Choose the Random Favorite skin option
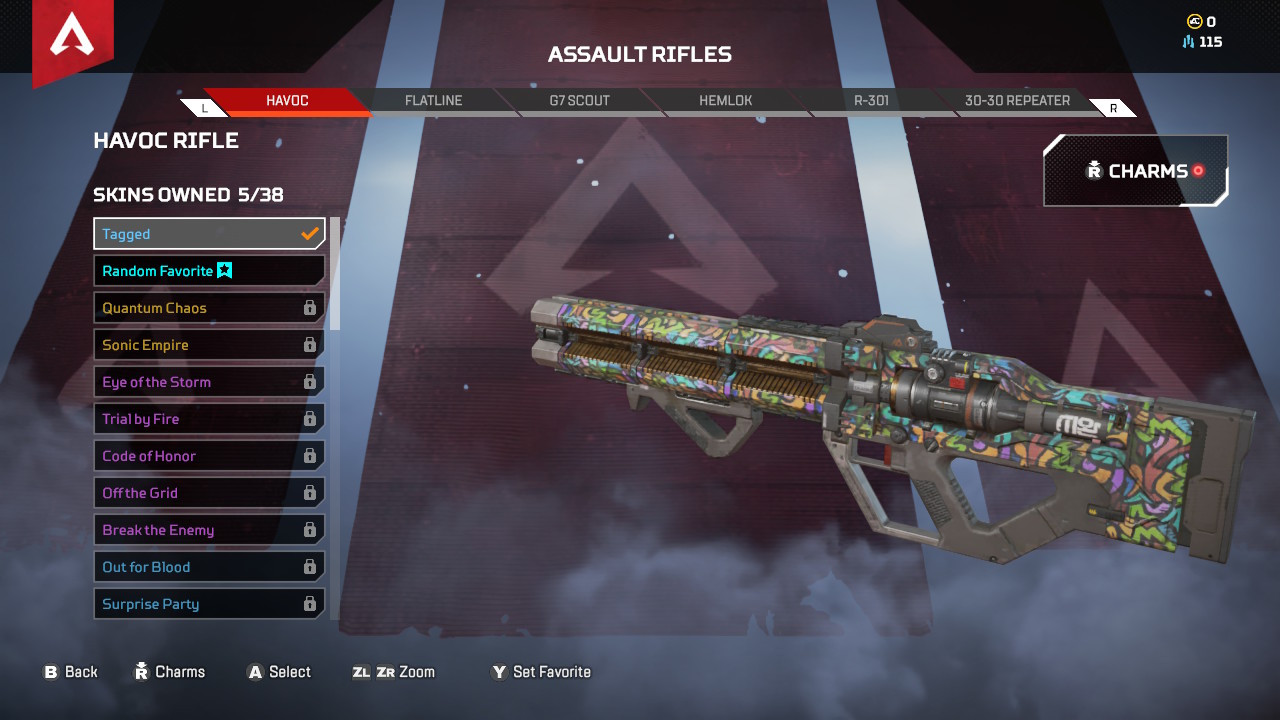The image size is (1280, 720). (209, 271)
